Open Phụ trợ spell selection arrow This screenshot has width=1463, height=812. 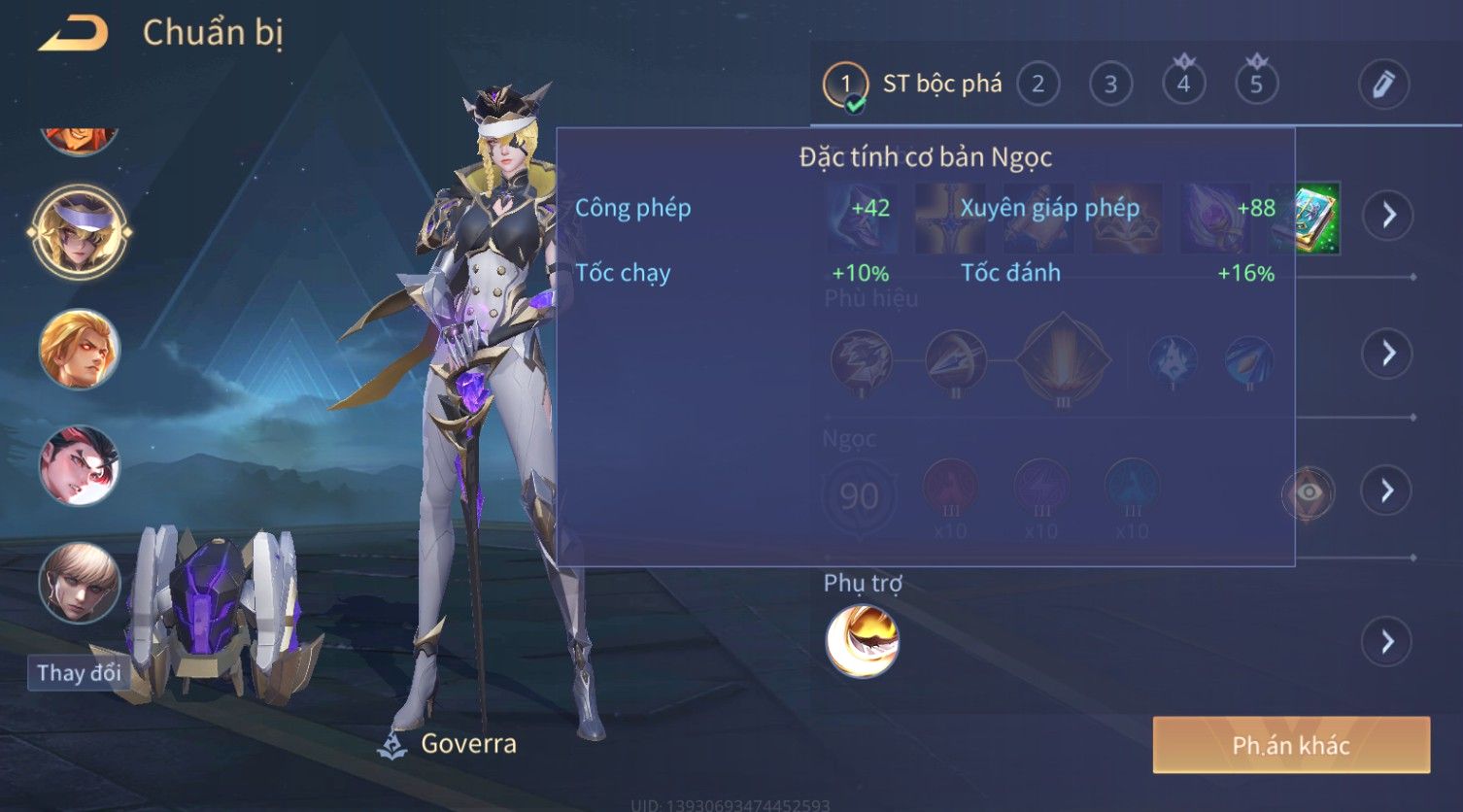(x=1387, y=642)
